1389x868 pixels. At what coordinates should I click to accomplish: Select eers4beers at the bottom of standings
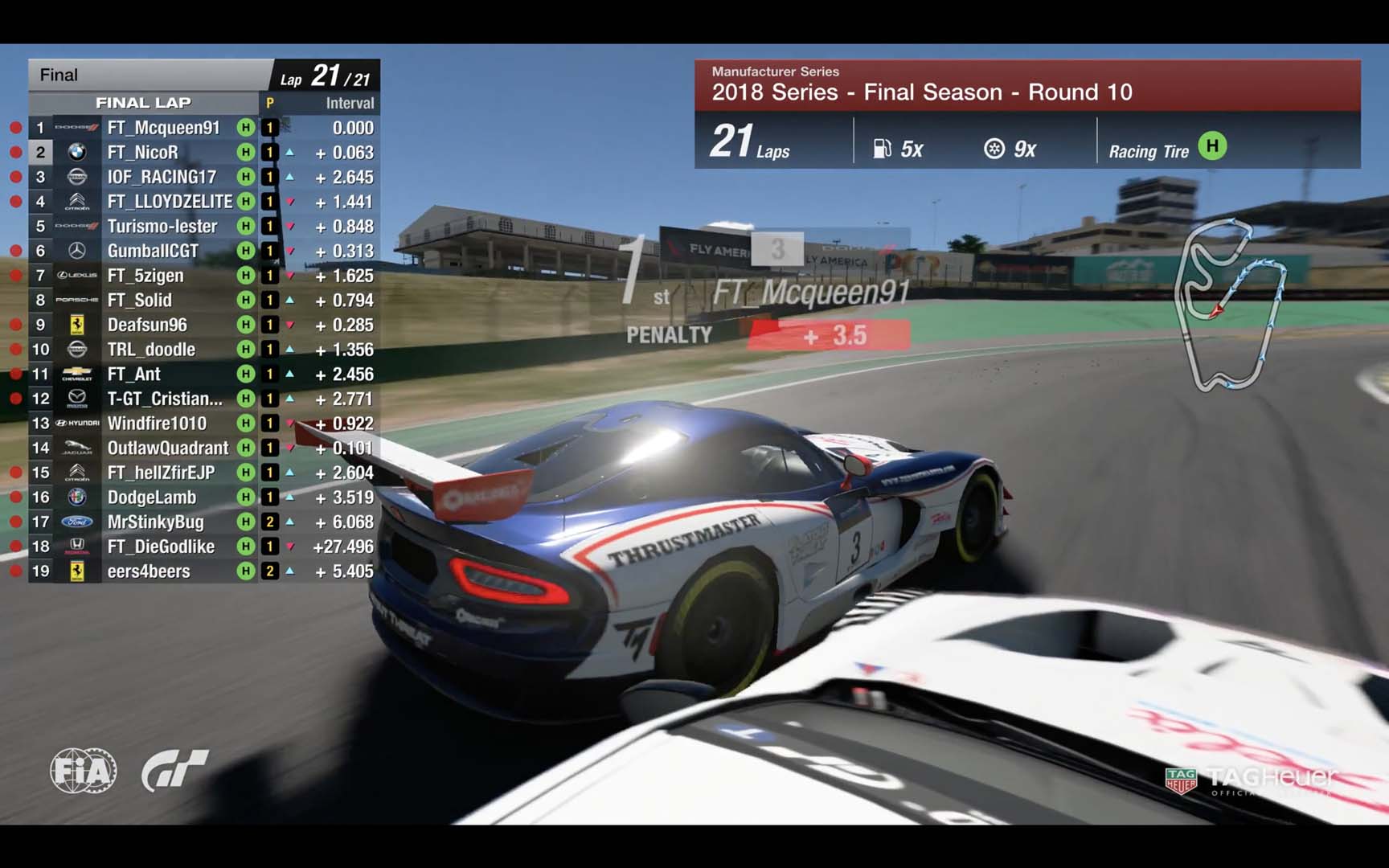pyautogui.click(x=149, y=571)
